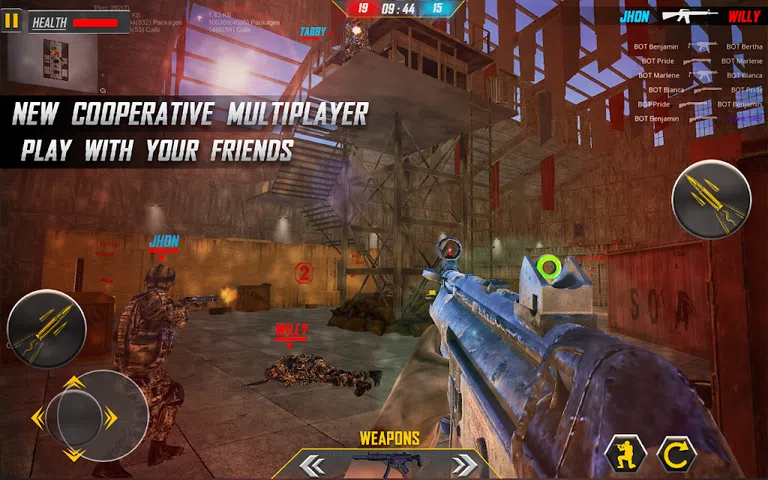768x480 pixels.
Task: Fire with the bullet button below the scoreboard
Action: 711,199
